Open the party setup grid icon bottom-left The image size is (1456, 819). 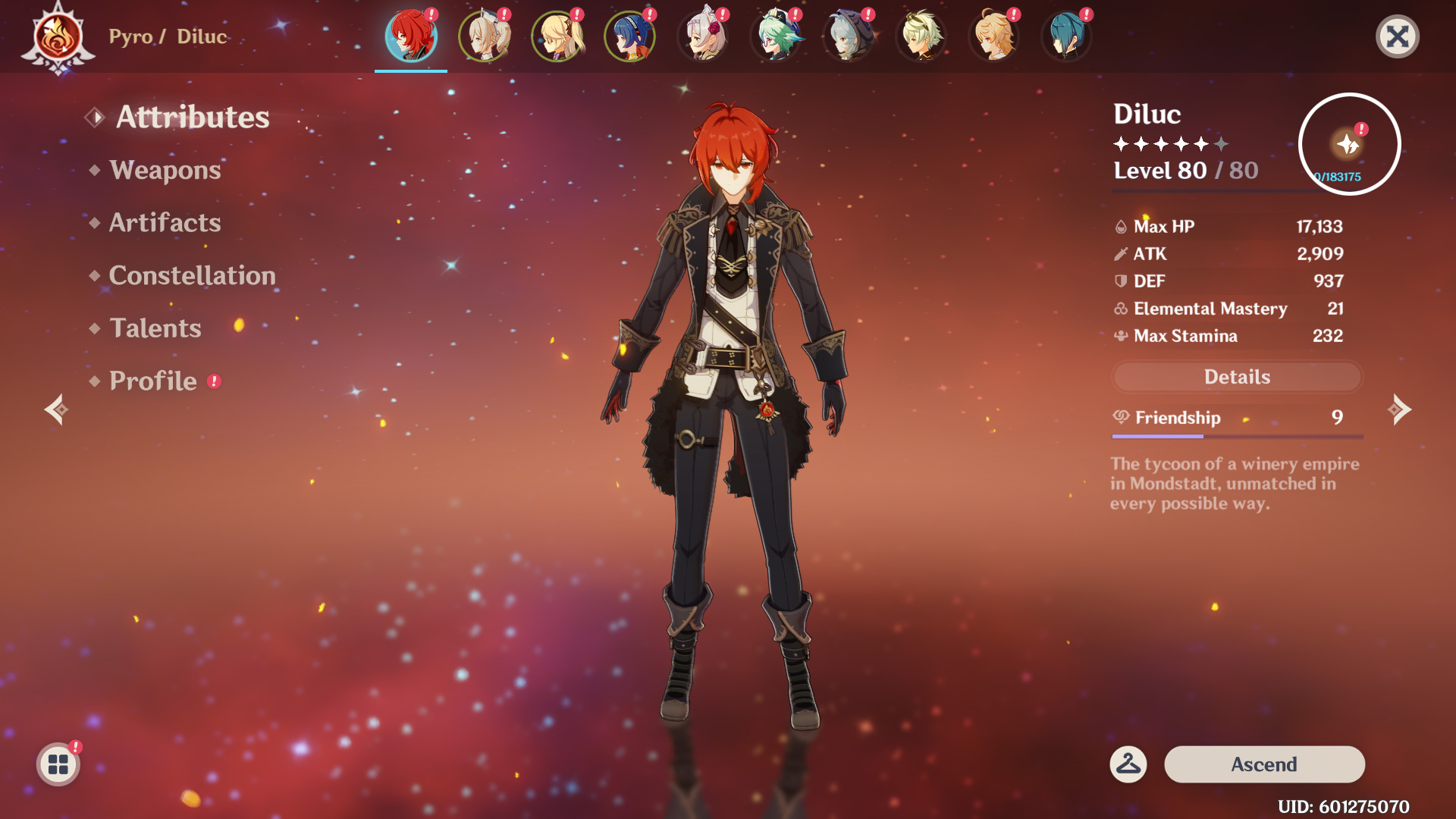pos(57,764)
